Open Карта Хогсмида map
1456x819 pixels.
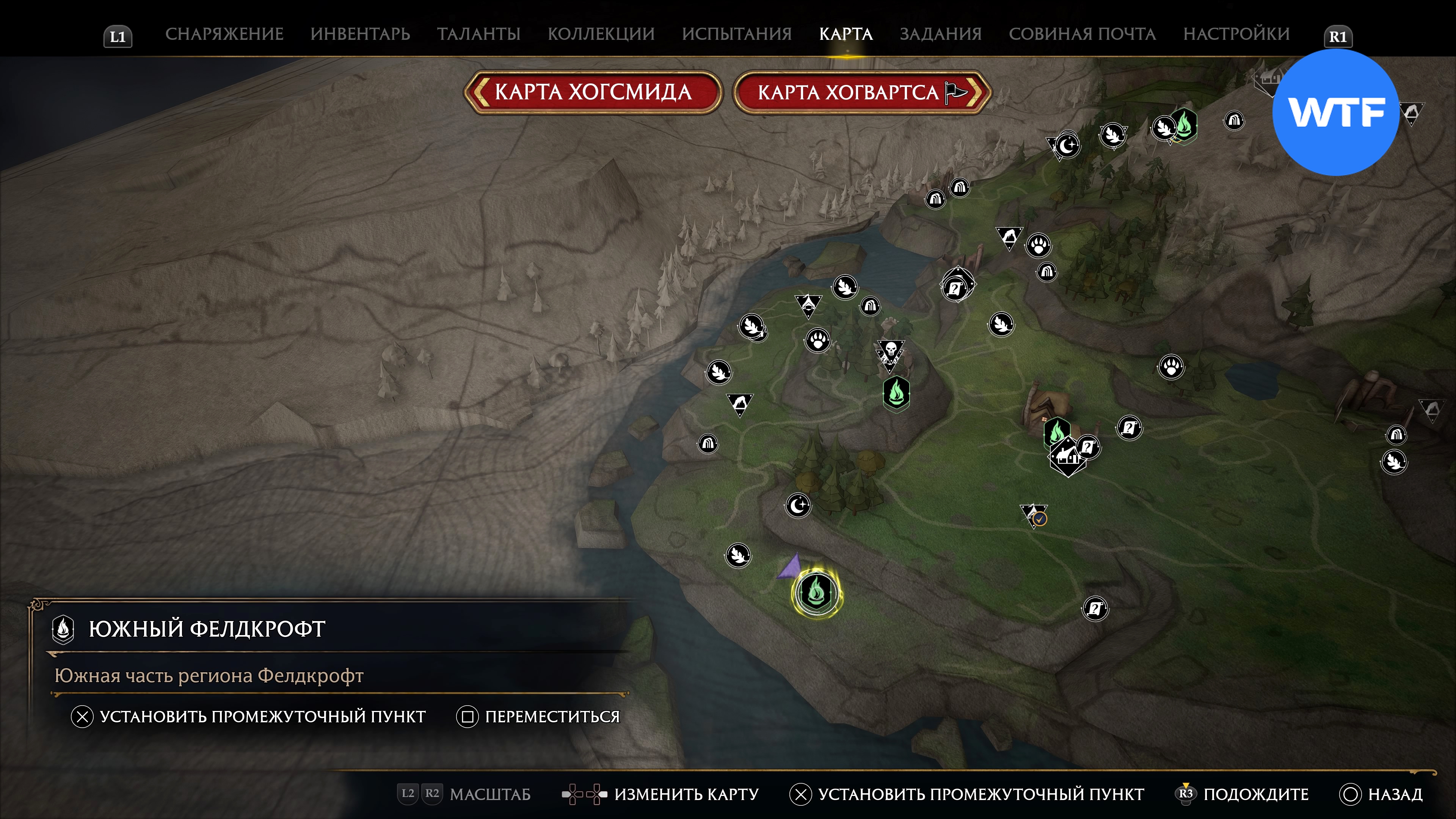[592, 92]
